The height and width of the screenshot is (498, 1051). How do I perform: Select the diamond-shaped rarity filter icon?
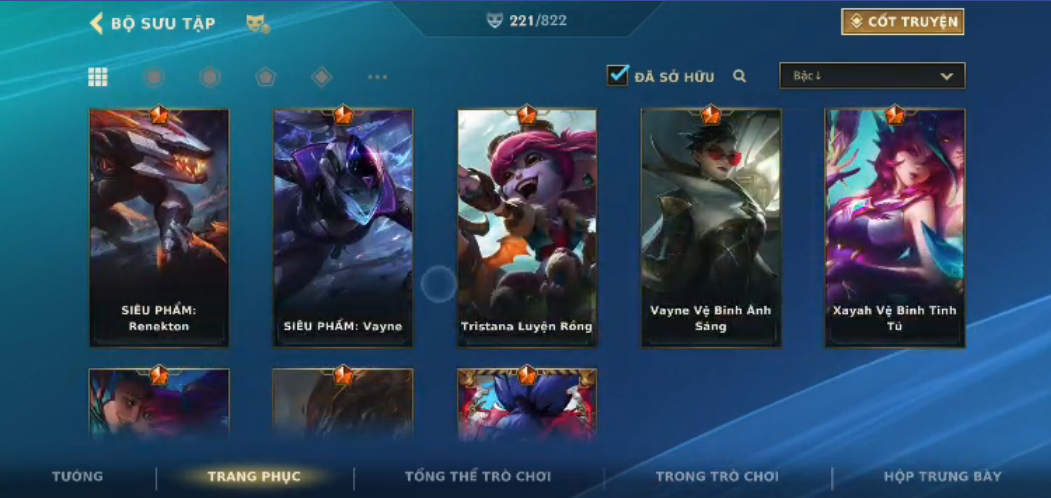tap(321, 77)
